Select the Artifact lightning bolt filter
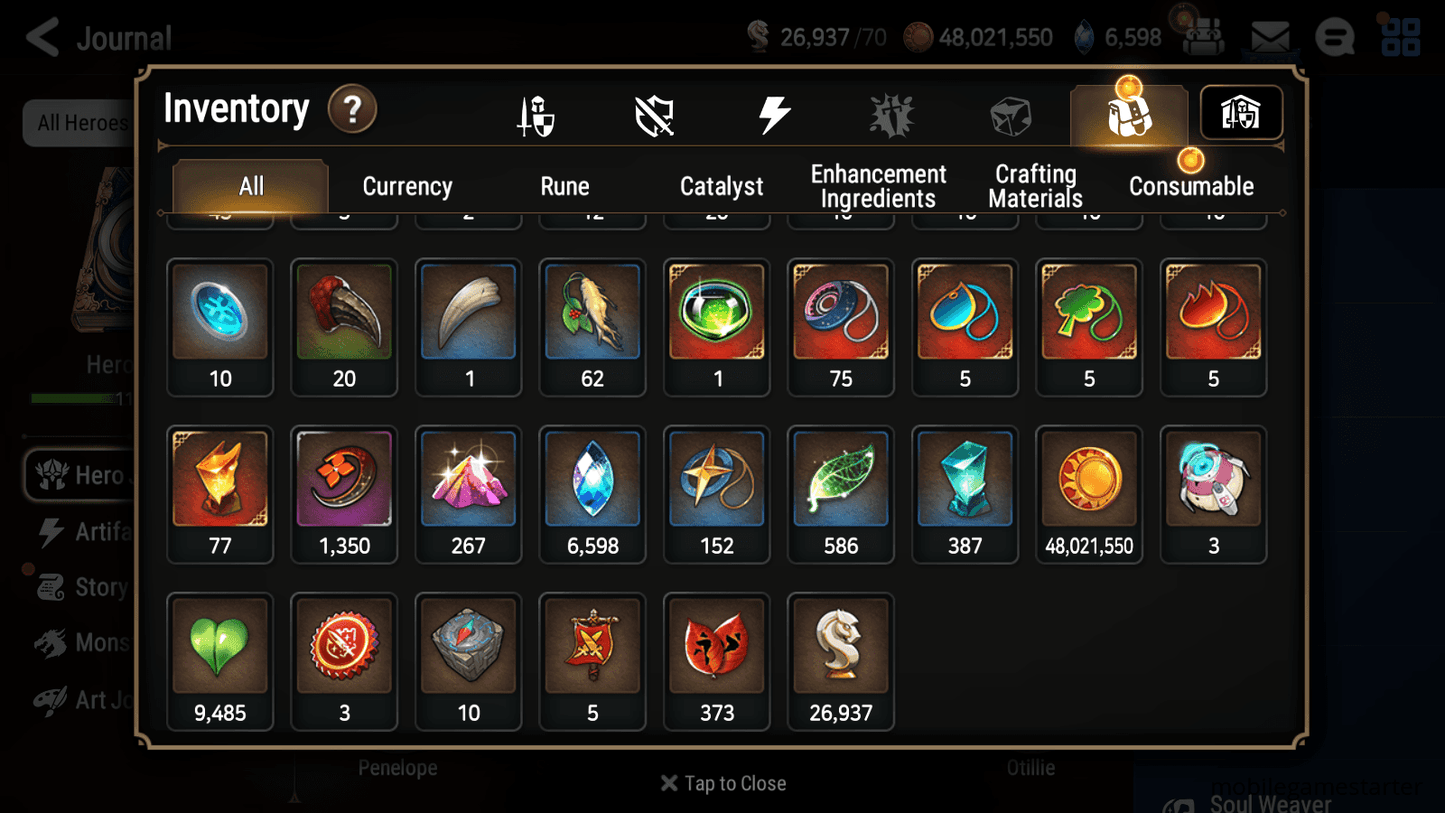 (x=777, y=113)
